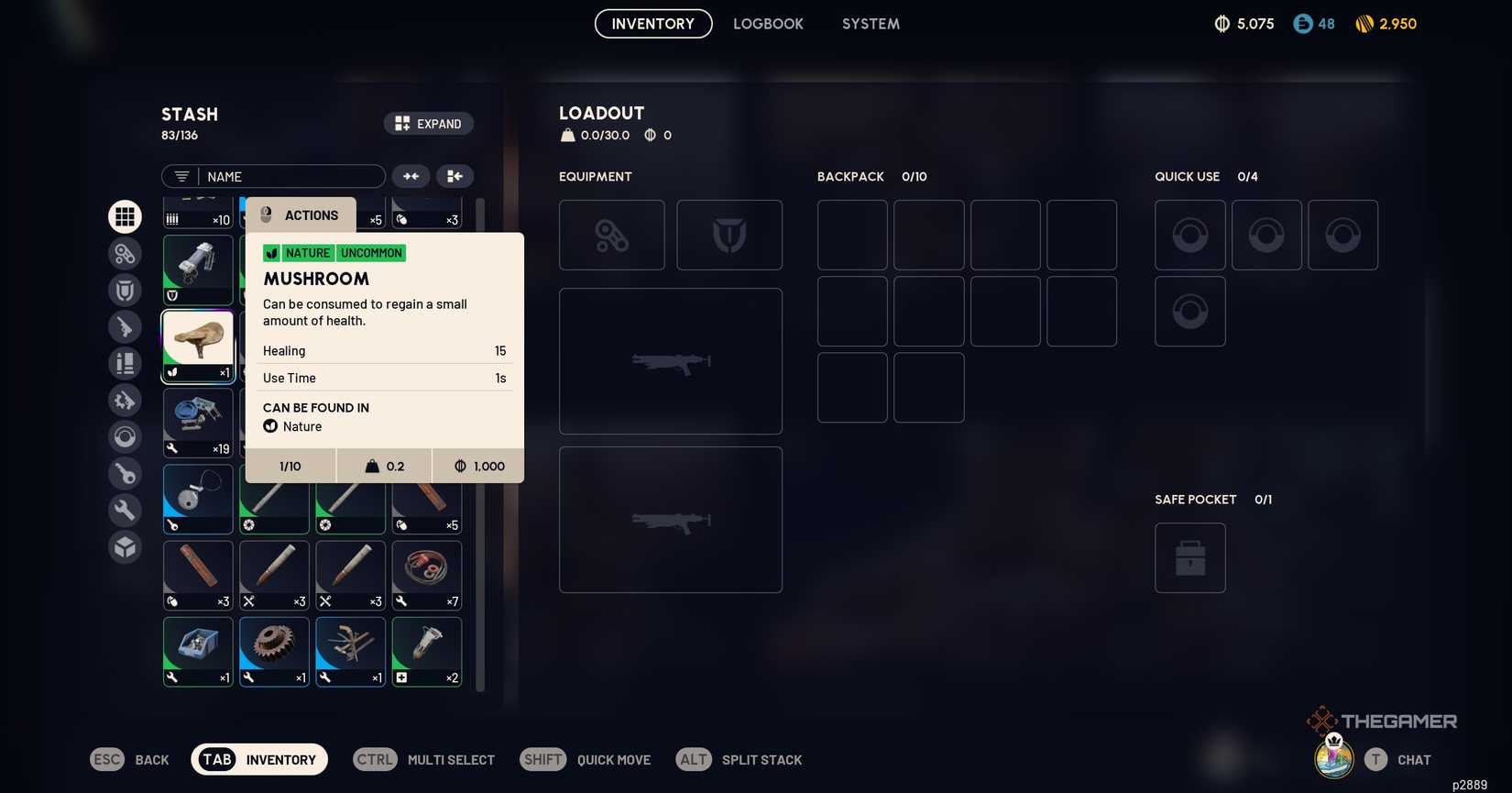Choose the wrench tools category filter

click(125, 510)
